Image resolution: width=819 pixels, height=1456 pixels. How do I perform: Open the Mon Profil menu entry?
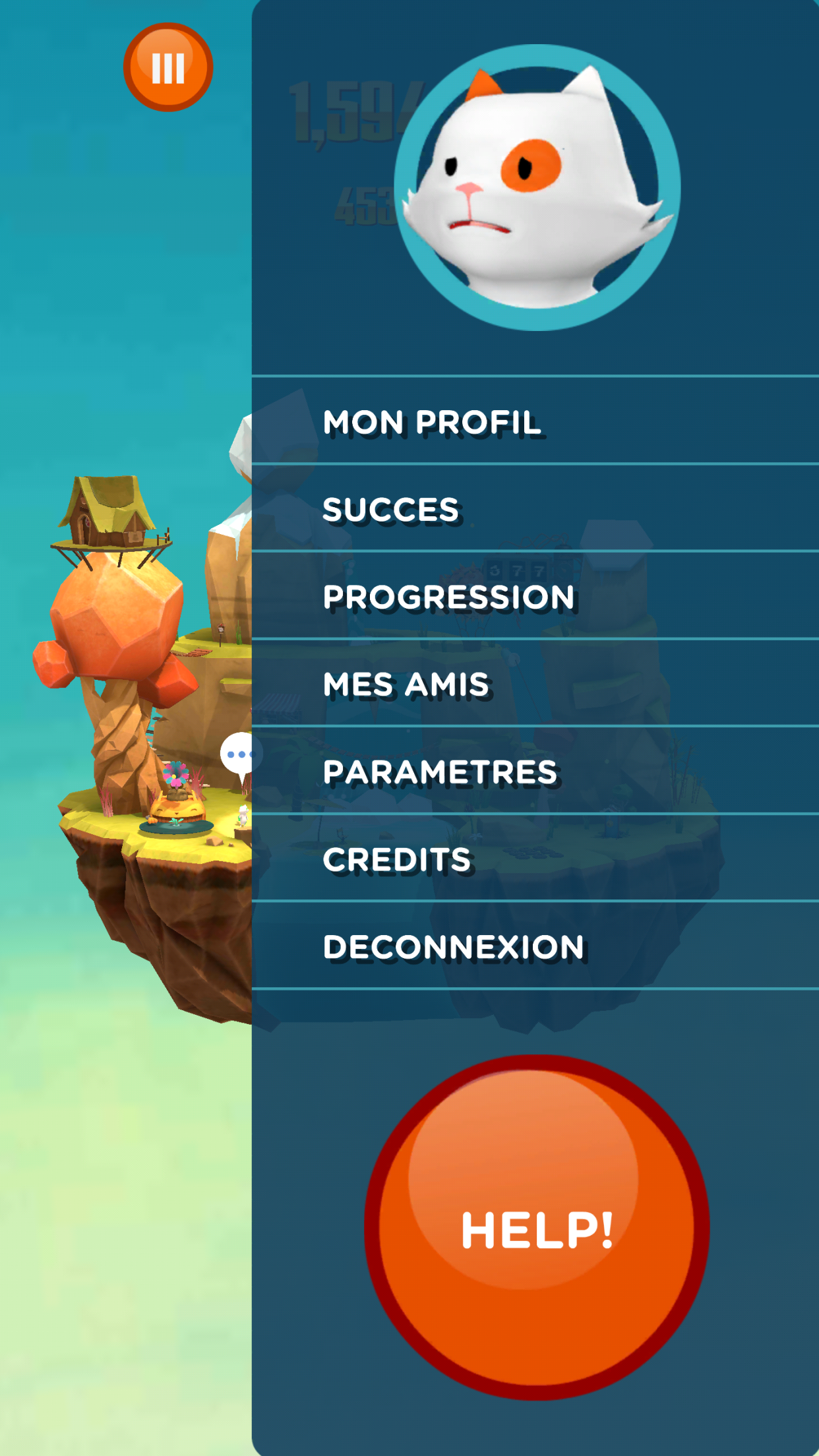432,422
